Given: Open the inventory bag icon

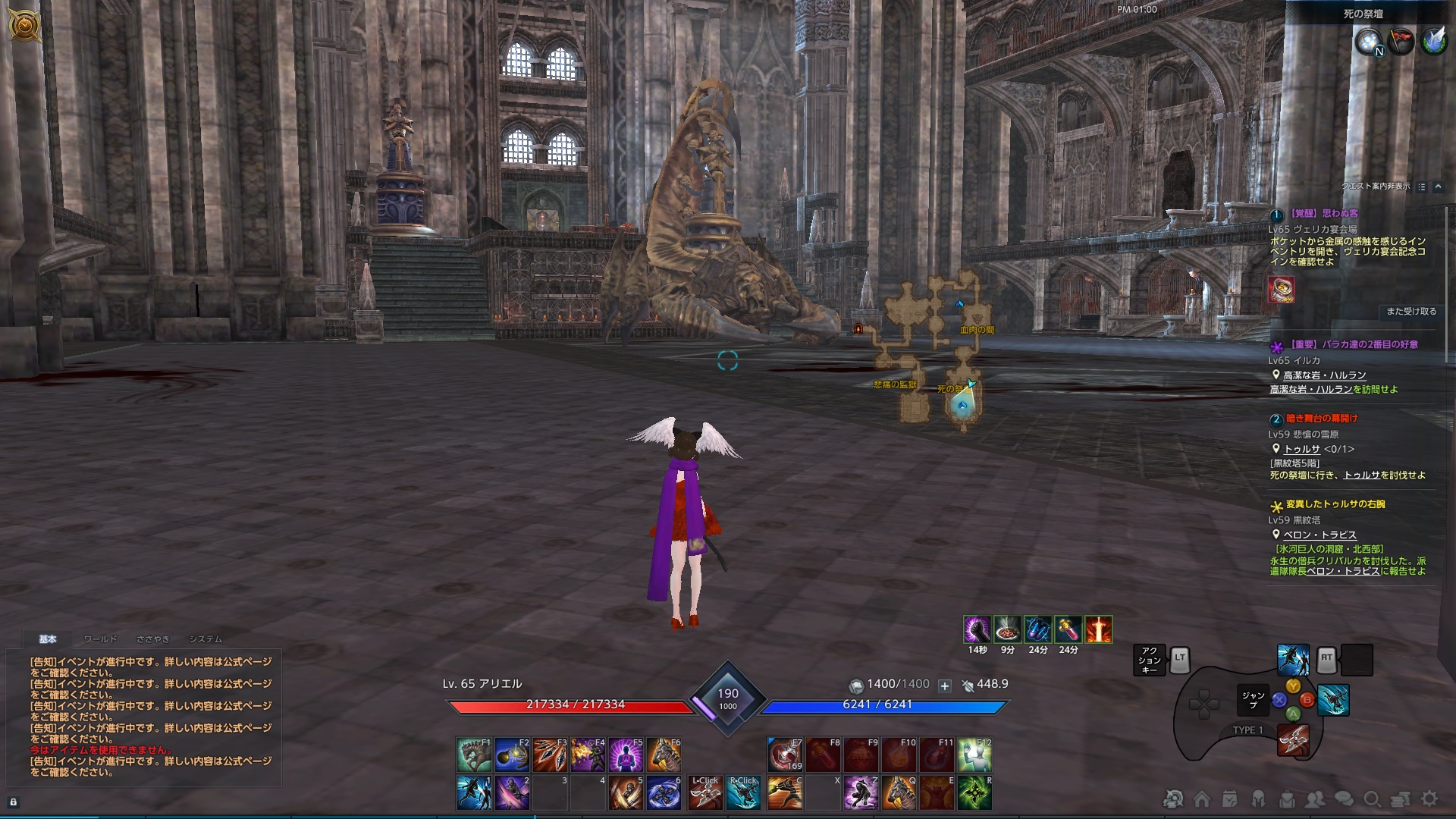Looking at the screenshot, I should pos(1285,799).
